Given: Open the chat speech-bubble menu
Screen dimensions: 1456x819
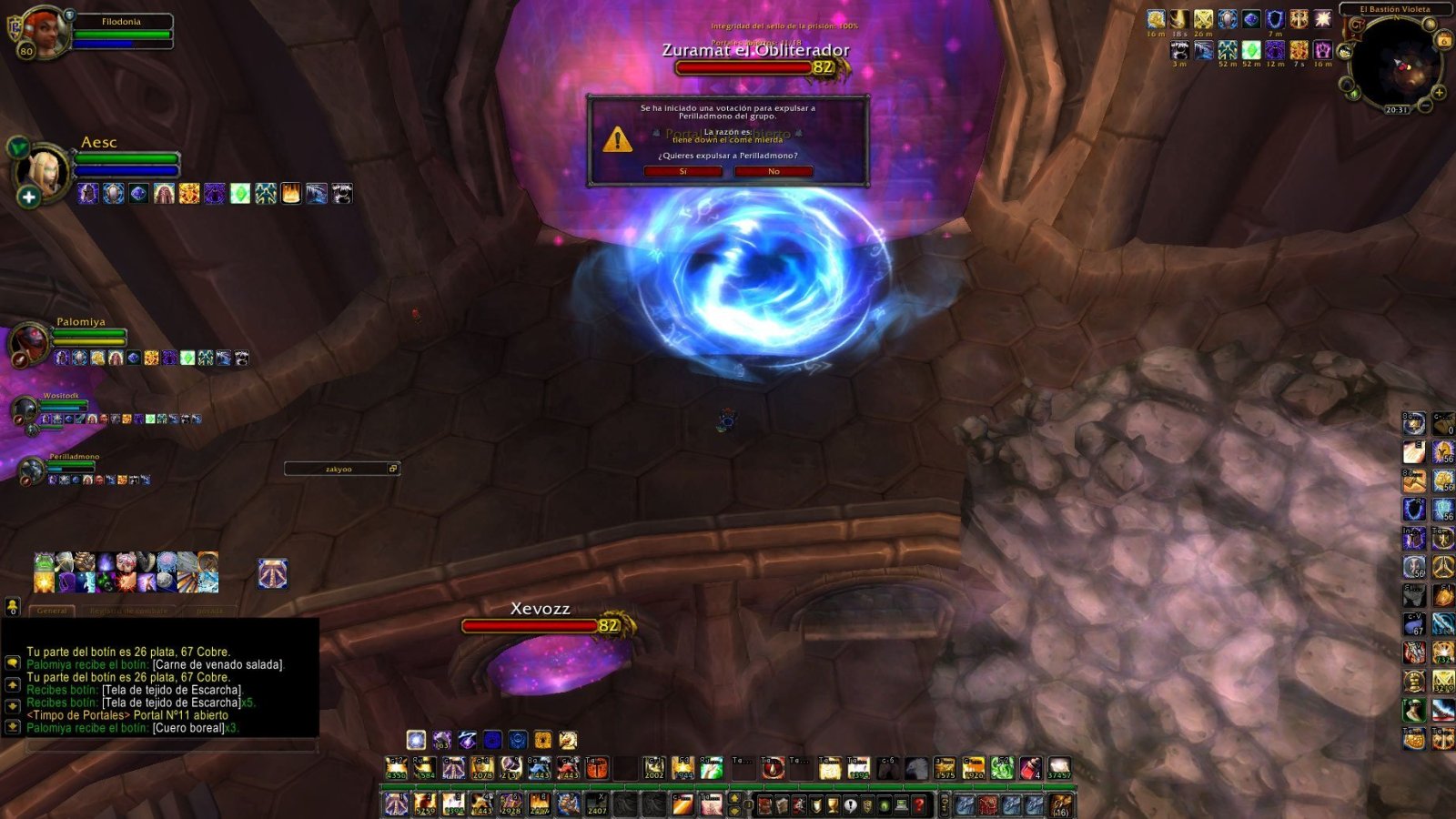Looking at the screenshot, I should [x=13, y=663].
